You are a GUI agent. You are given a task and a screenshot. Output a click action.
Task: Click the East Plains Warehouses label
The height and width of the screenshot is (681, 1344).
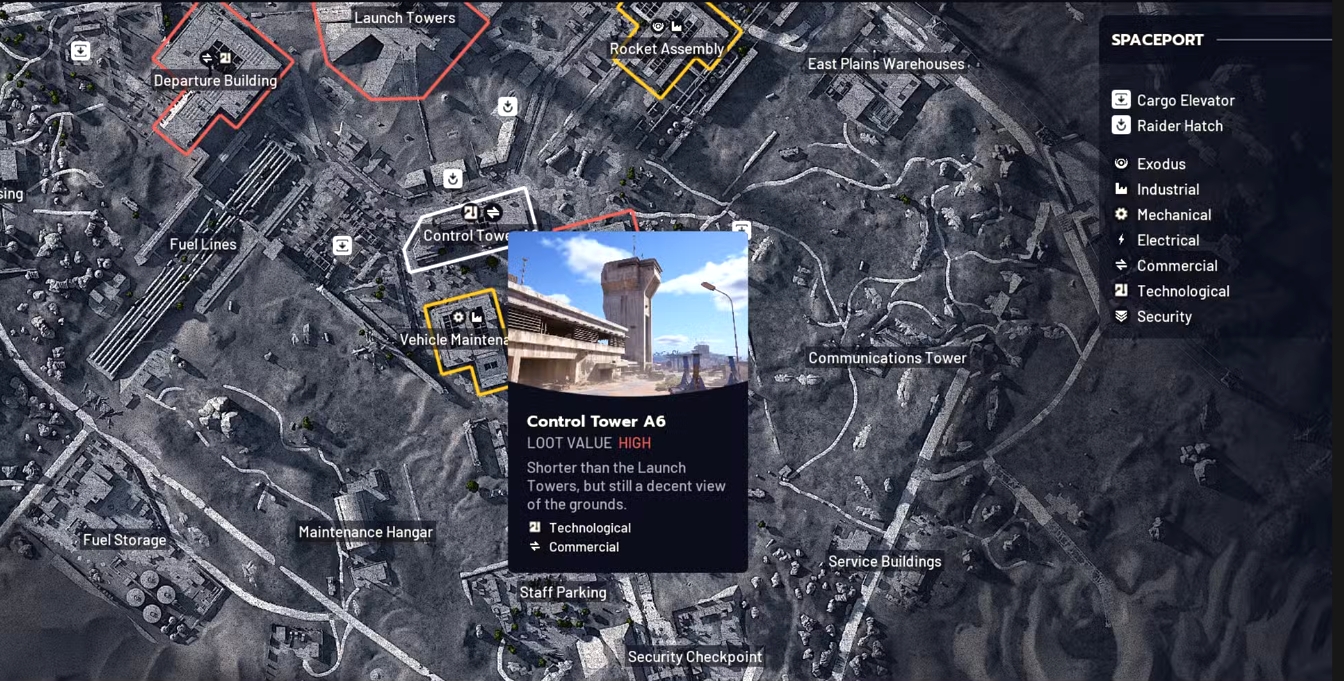(x=885, y=64)
